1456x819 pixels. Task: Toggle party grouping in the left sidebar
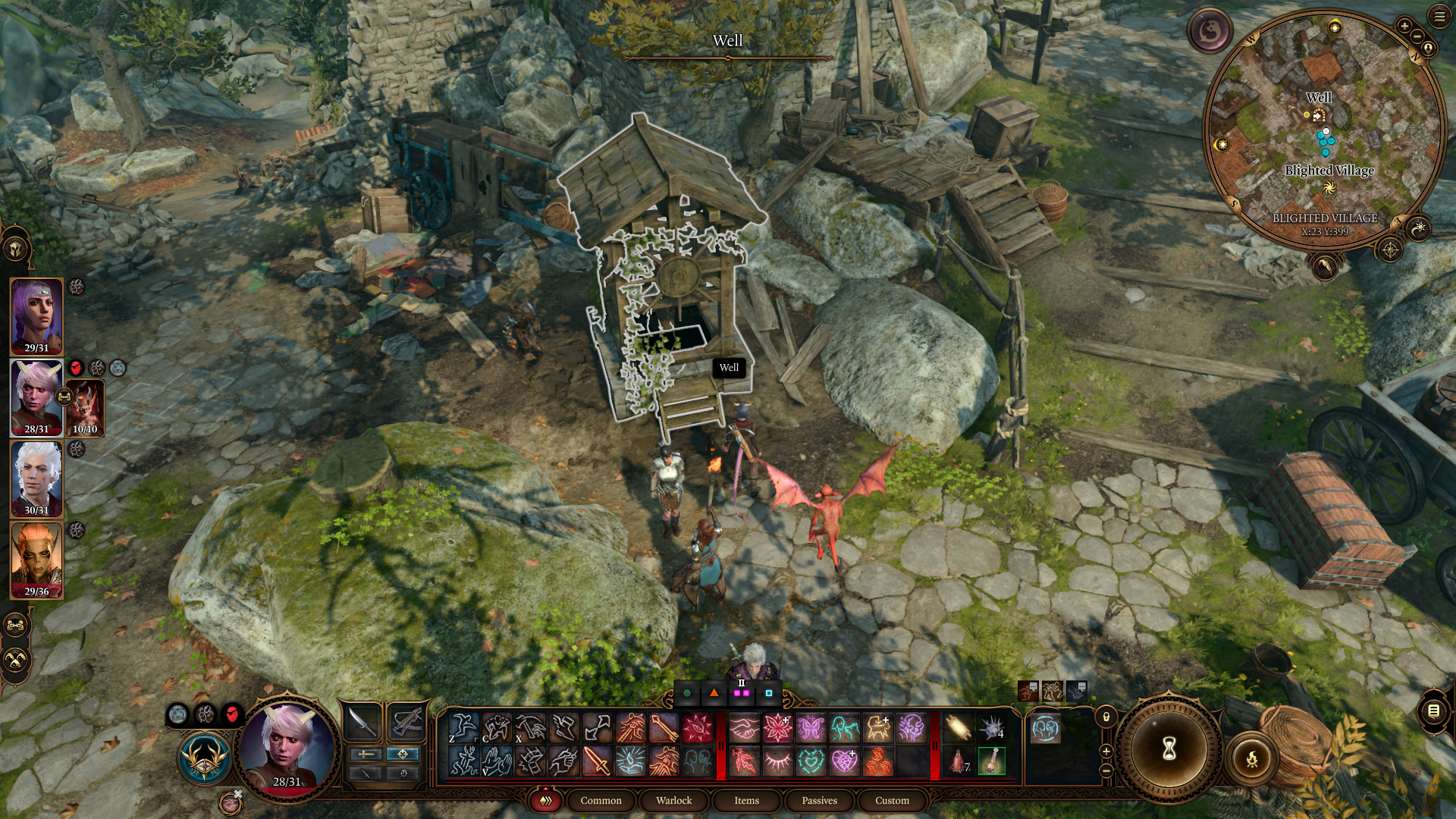pyautogui.click(x=14, y=624)
